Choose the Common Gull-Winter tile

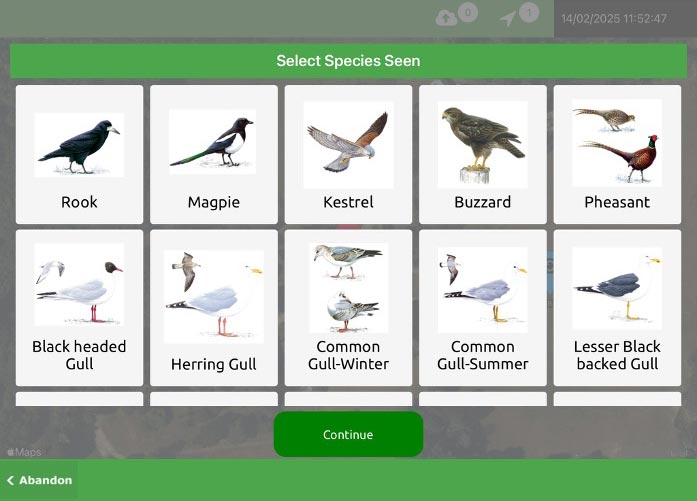(348, 308)
